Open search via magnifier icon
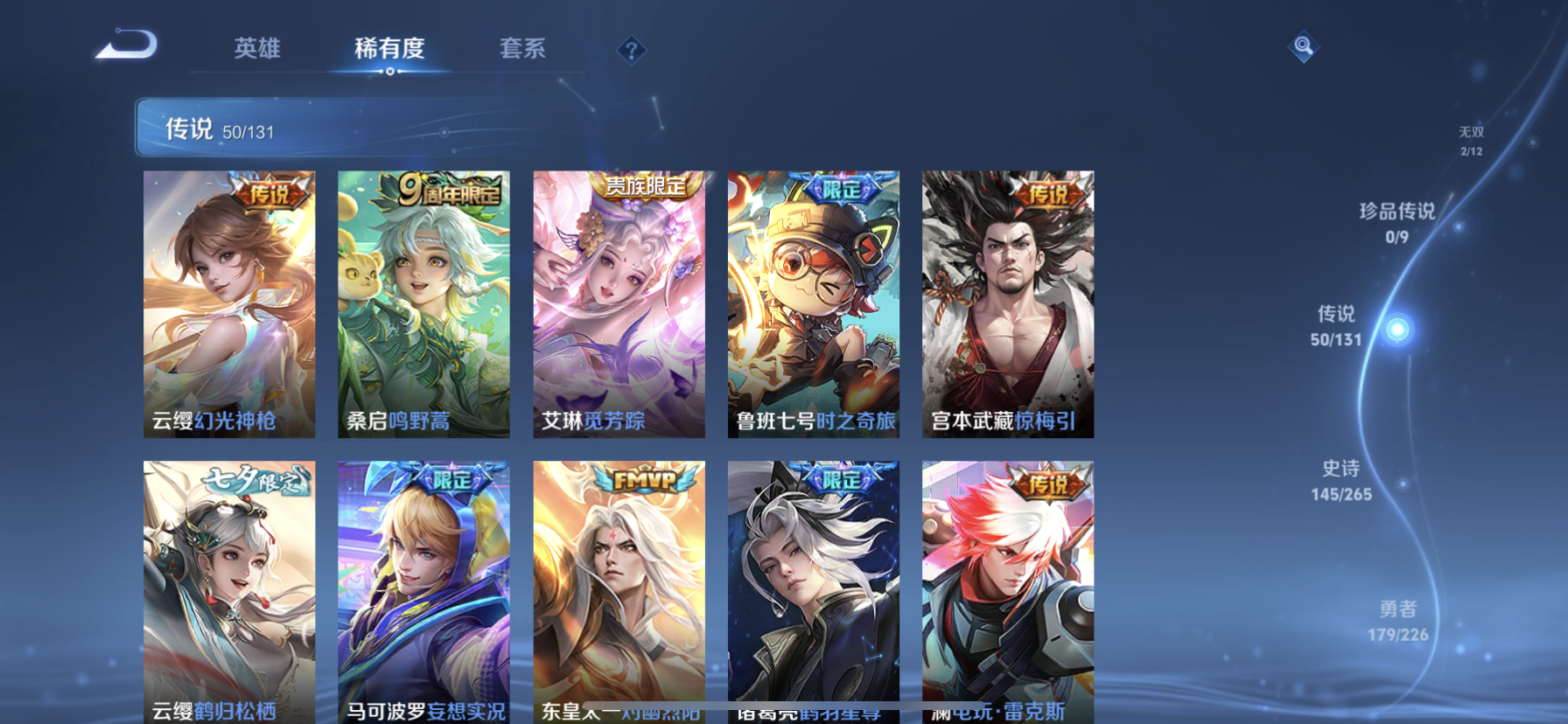This screenshot has height=724, width=1568. [1303, 47]
